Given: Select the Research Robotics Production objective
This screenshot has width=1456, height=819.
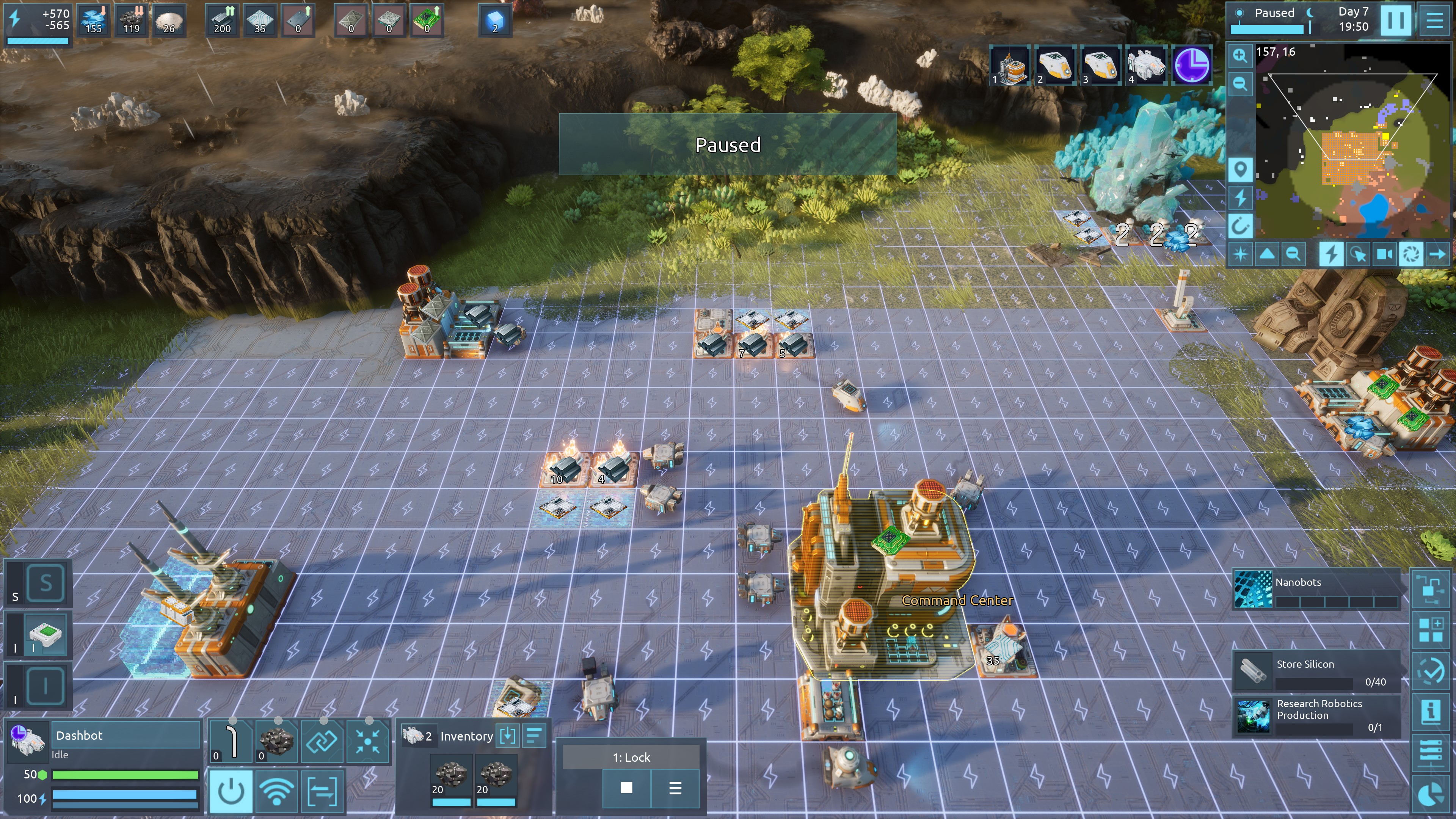Looking at the screenshot, I should (1316, 715).
